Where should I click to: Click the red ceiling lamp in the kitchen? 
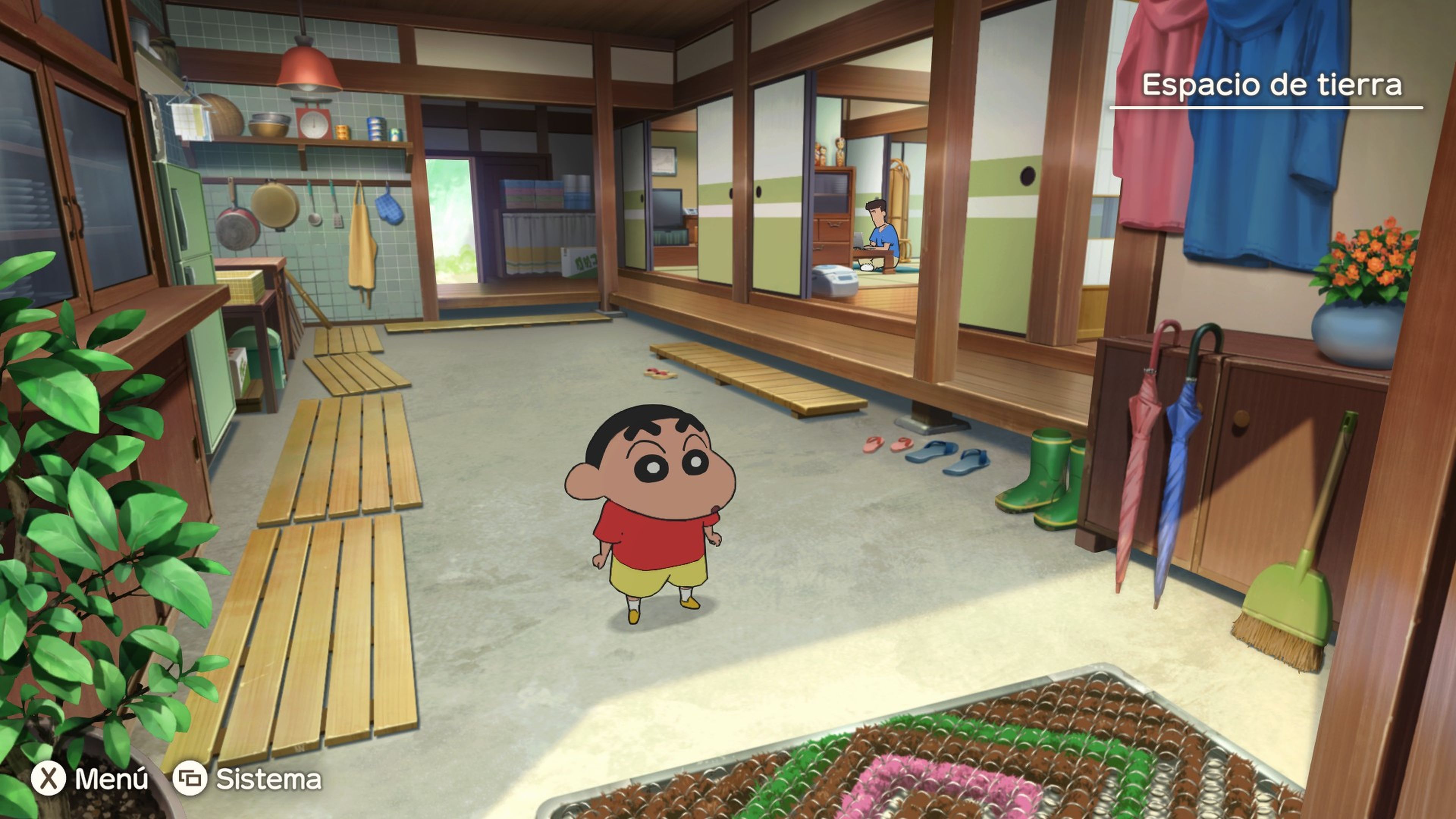pos(309,65)
